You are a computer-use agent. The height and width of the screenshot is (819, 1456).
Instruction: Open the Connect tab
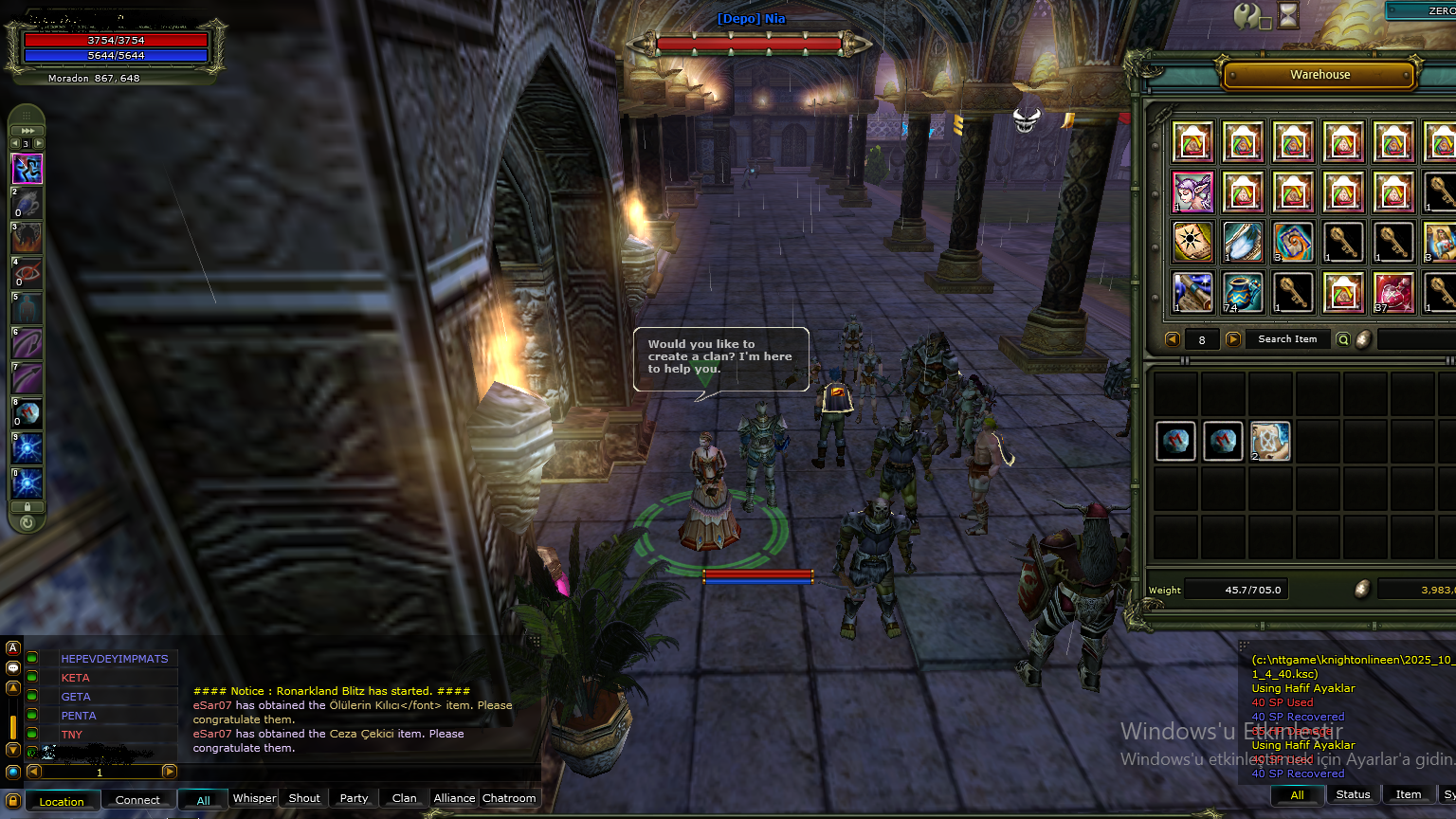pos(137,800)
